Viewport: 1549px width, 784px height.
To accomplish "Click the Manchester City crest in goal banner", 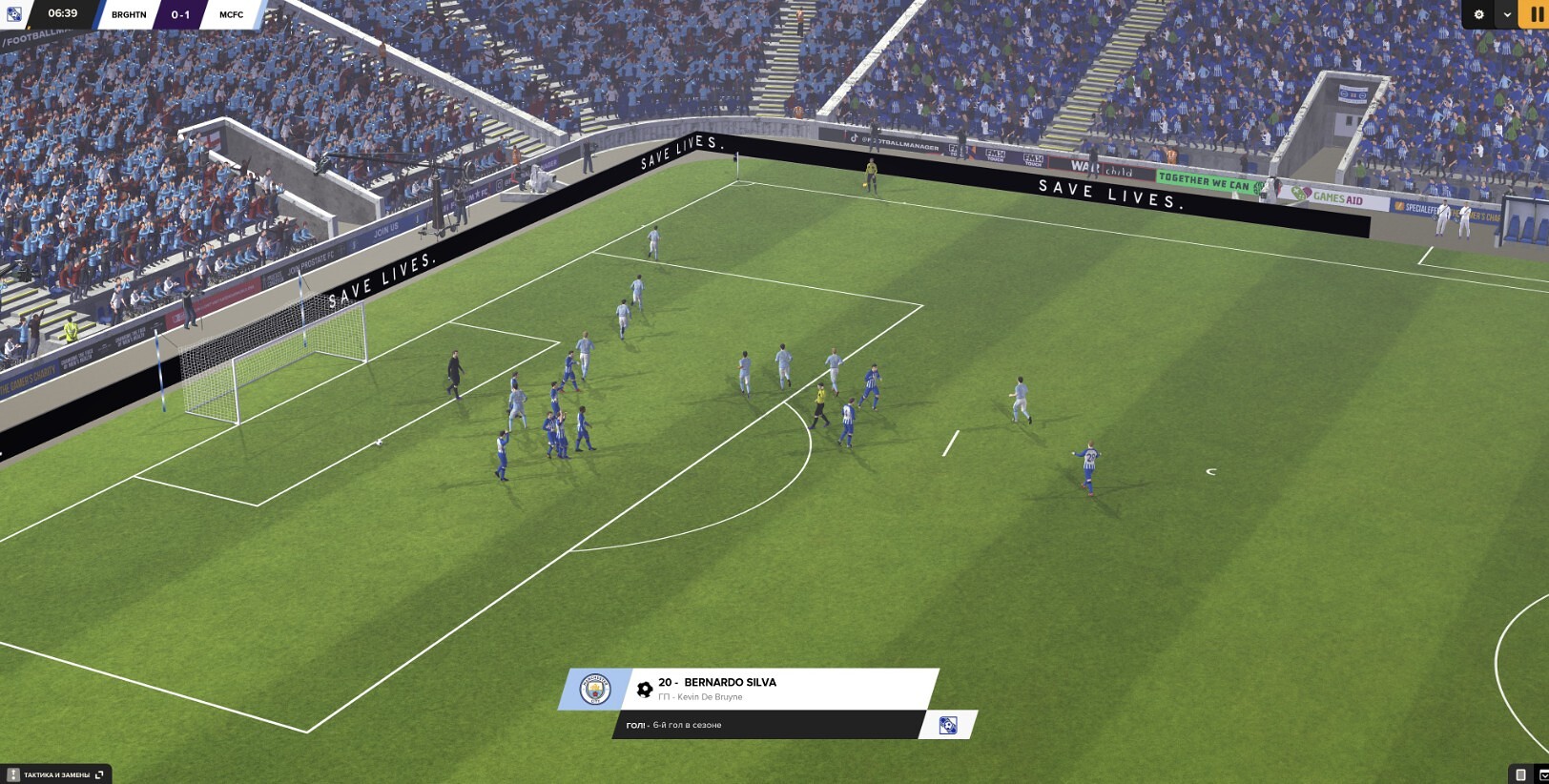I will [x=595, y=689].
